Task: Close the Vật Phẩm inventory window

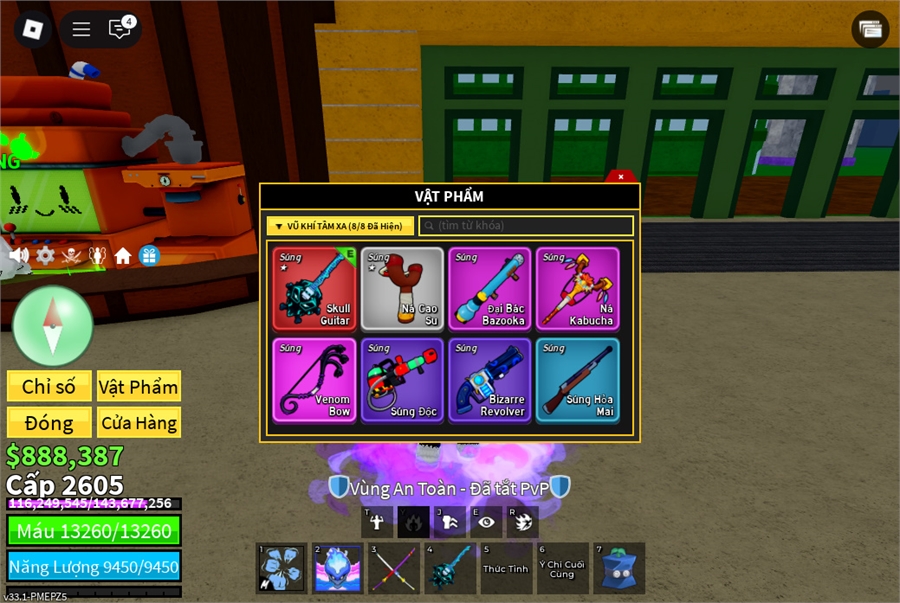Action: [x=621, y=177]
